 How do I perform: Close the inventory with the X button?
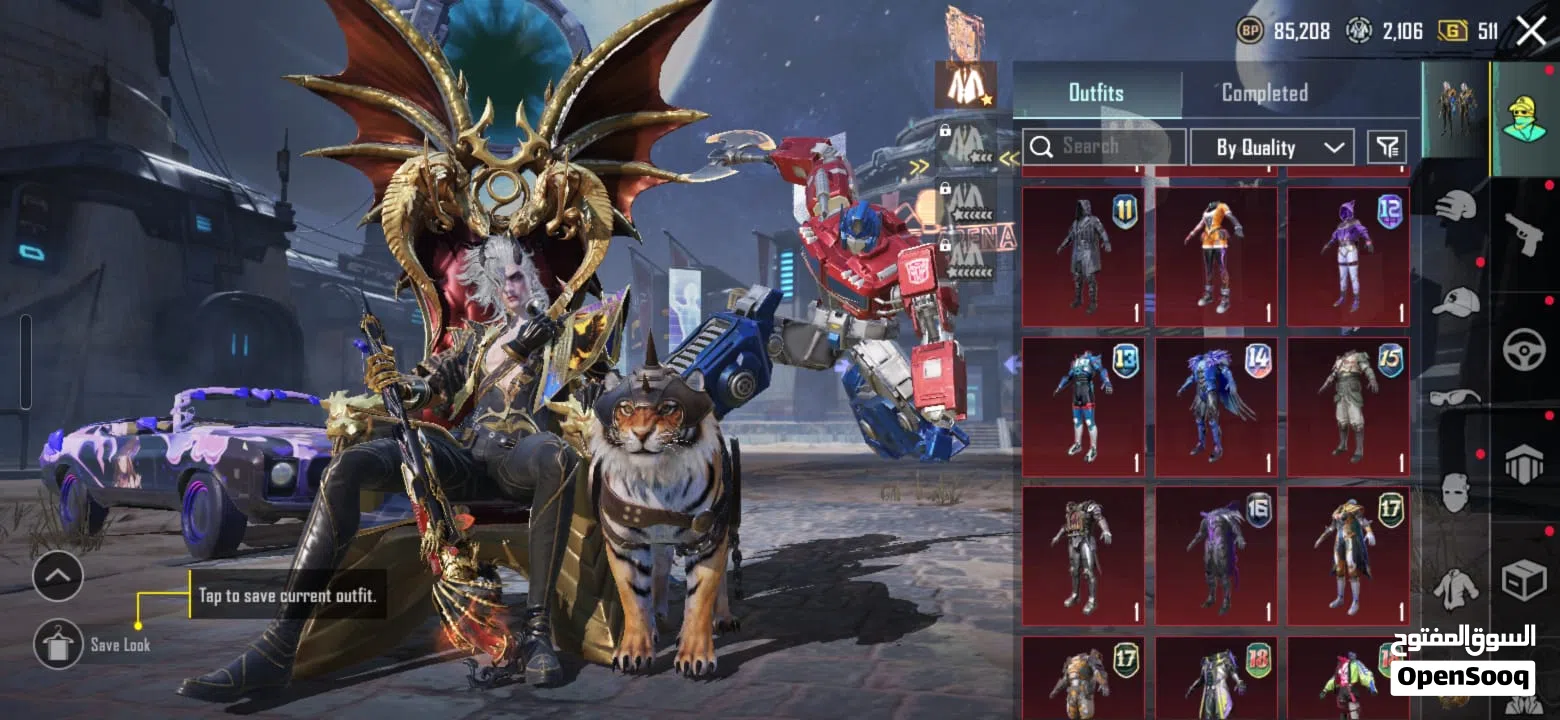(x=1531, y=31)
